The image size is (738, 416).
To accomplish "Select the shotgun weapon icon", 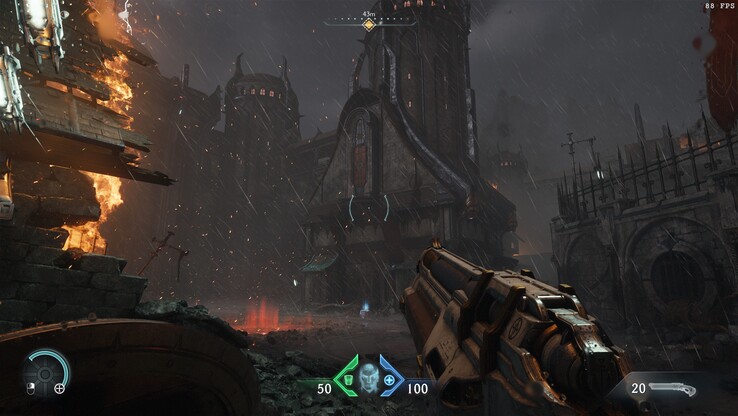I will click(x=671, y=387).
